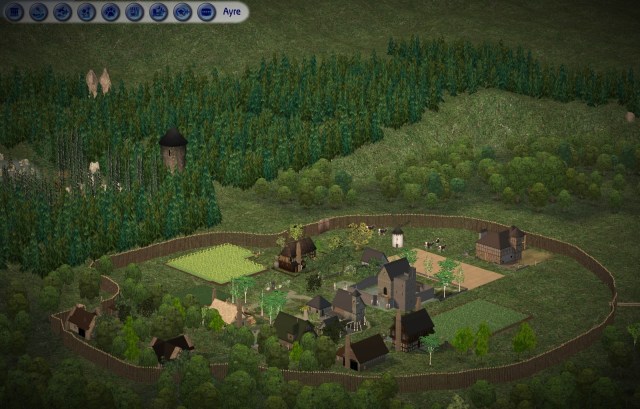Image resolution: width=640 pixels, height=409 pixels.
Task: Activate the factory building icon
Action: point(158,12)
